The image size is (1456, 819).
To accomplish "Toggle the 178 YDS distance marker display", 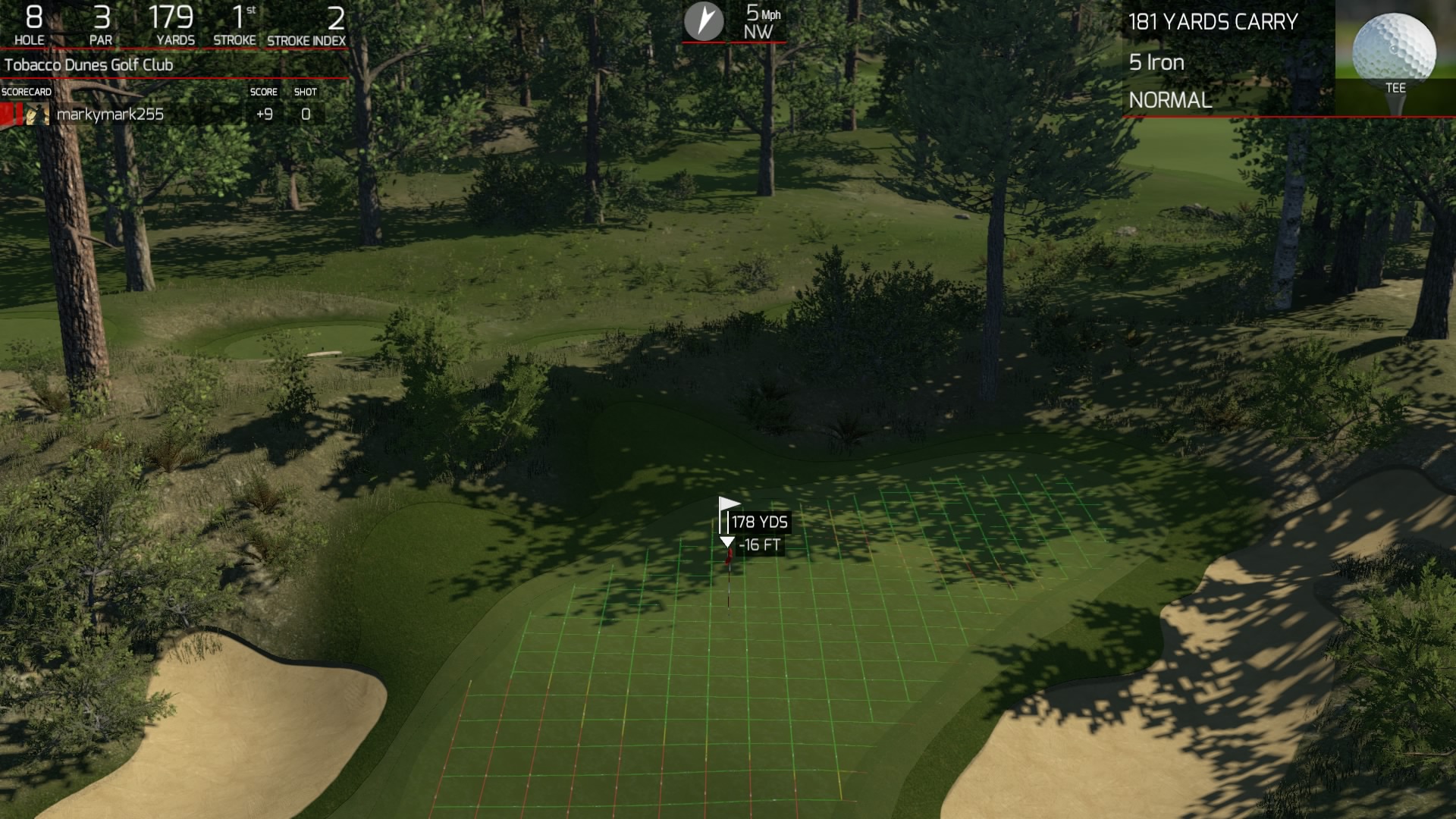I will [x=758, y=522].
